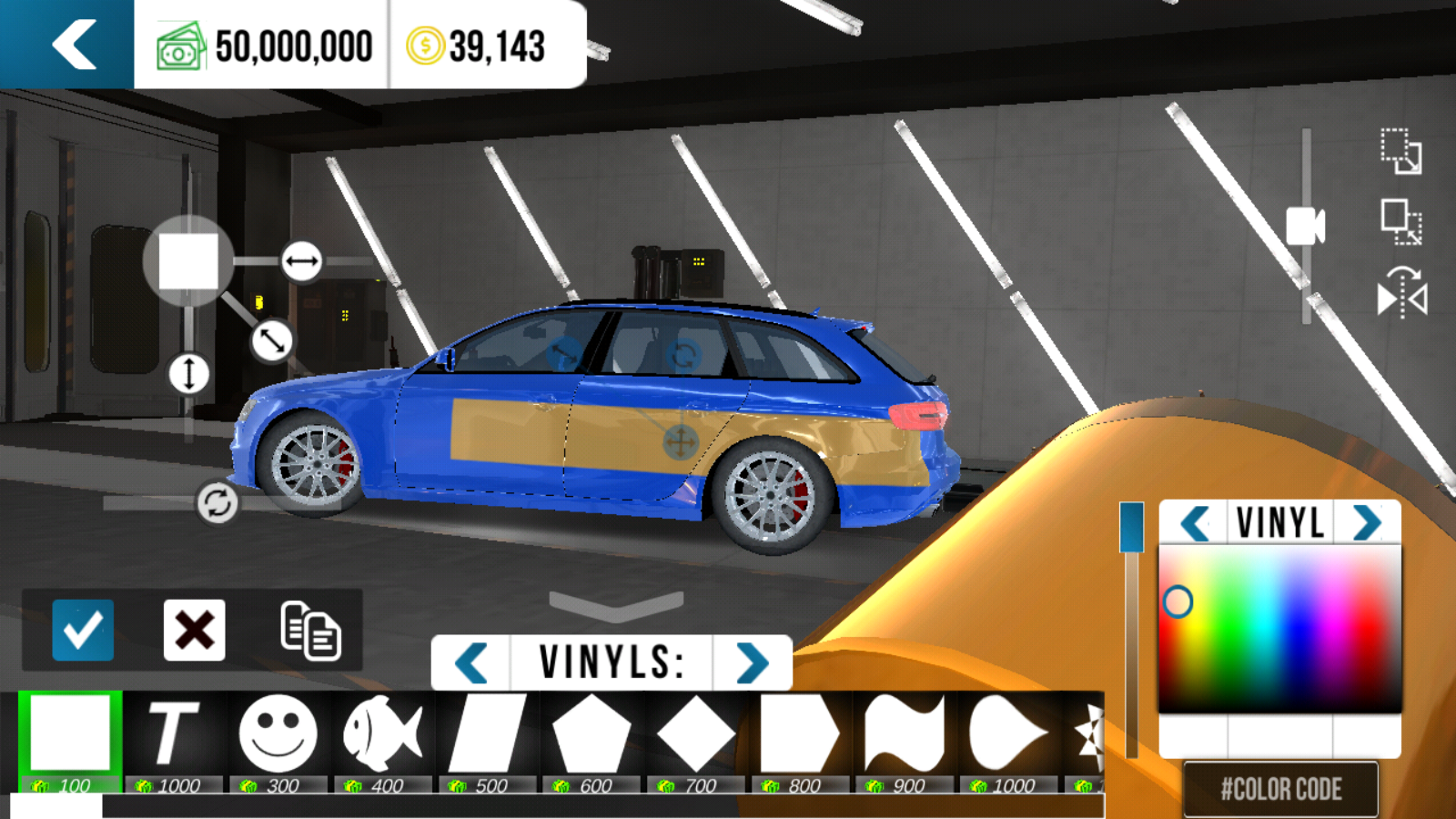The width and height of the screenshot is (1456, 819).
Task: Cancel vinyl with the X button
Action: pos(194,630)
